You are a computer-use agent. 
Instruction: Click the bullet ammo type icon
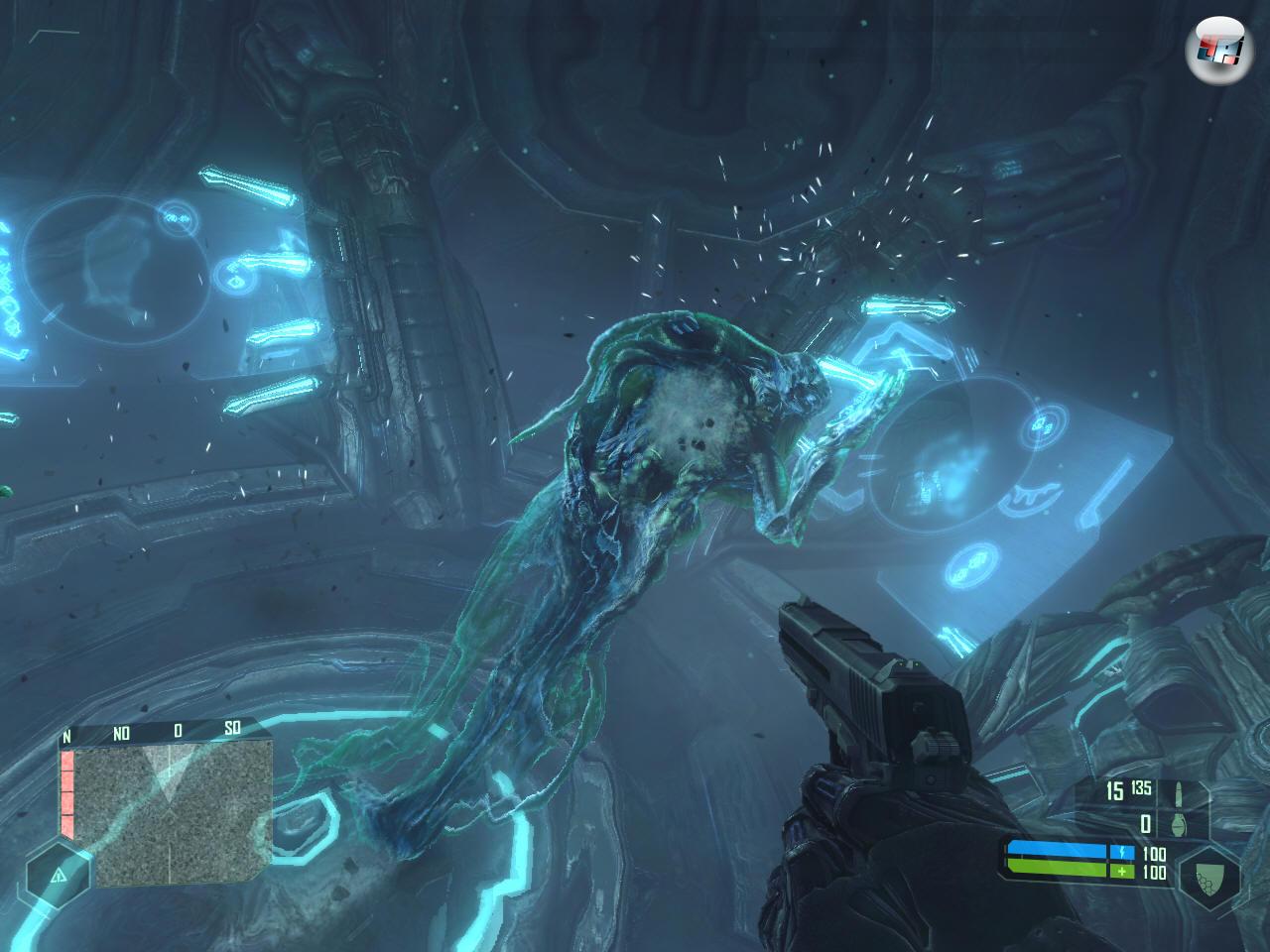[x=1180, y=794]
